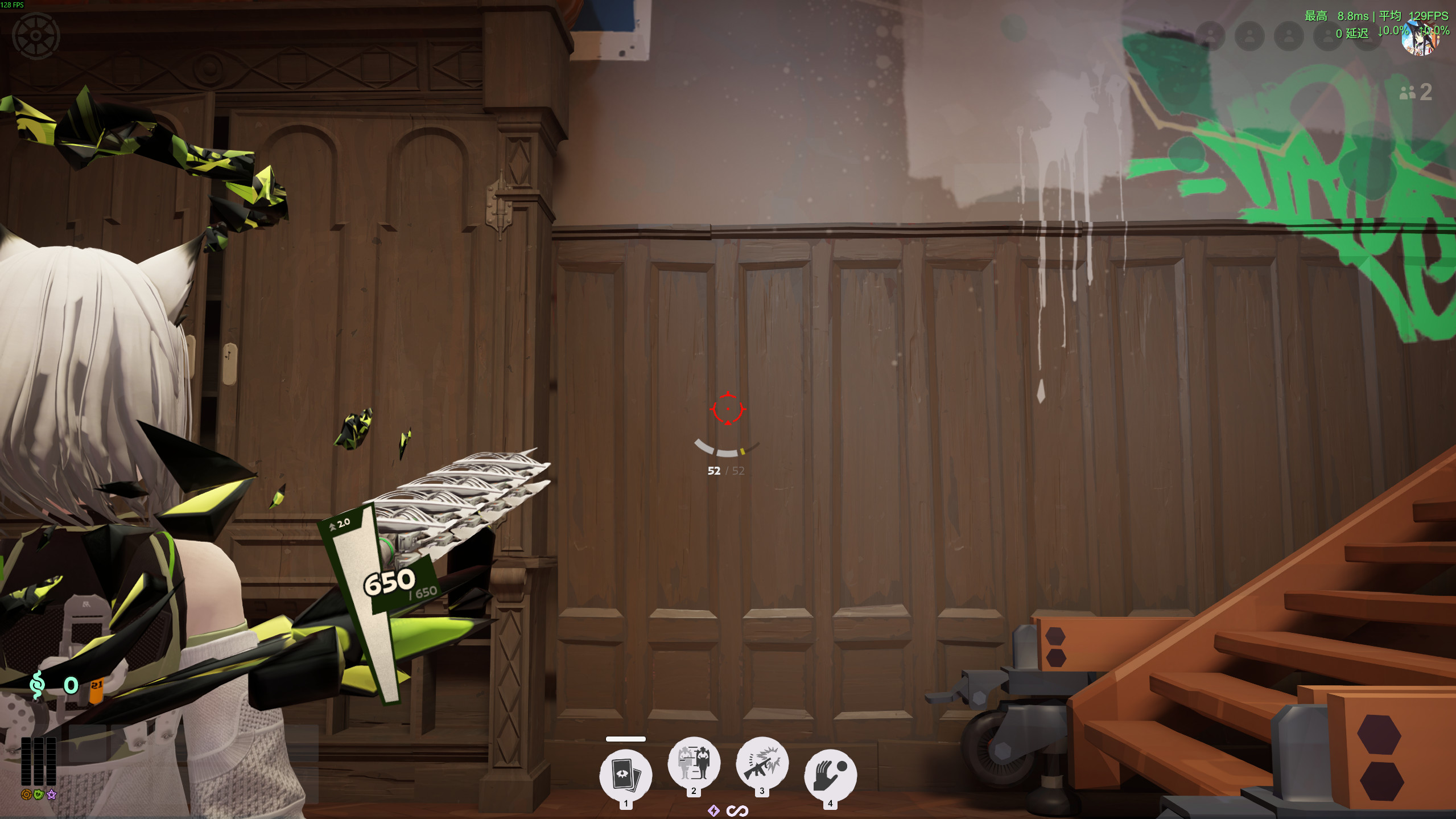The image size is (1456, 819).
Task: Use the hand-throw ability in slot 4
Action: point(830,774)
